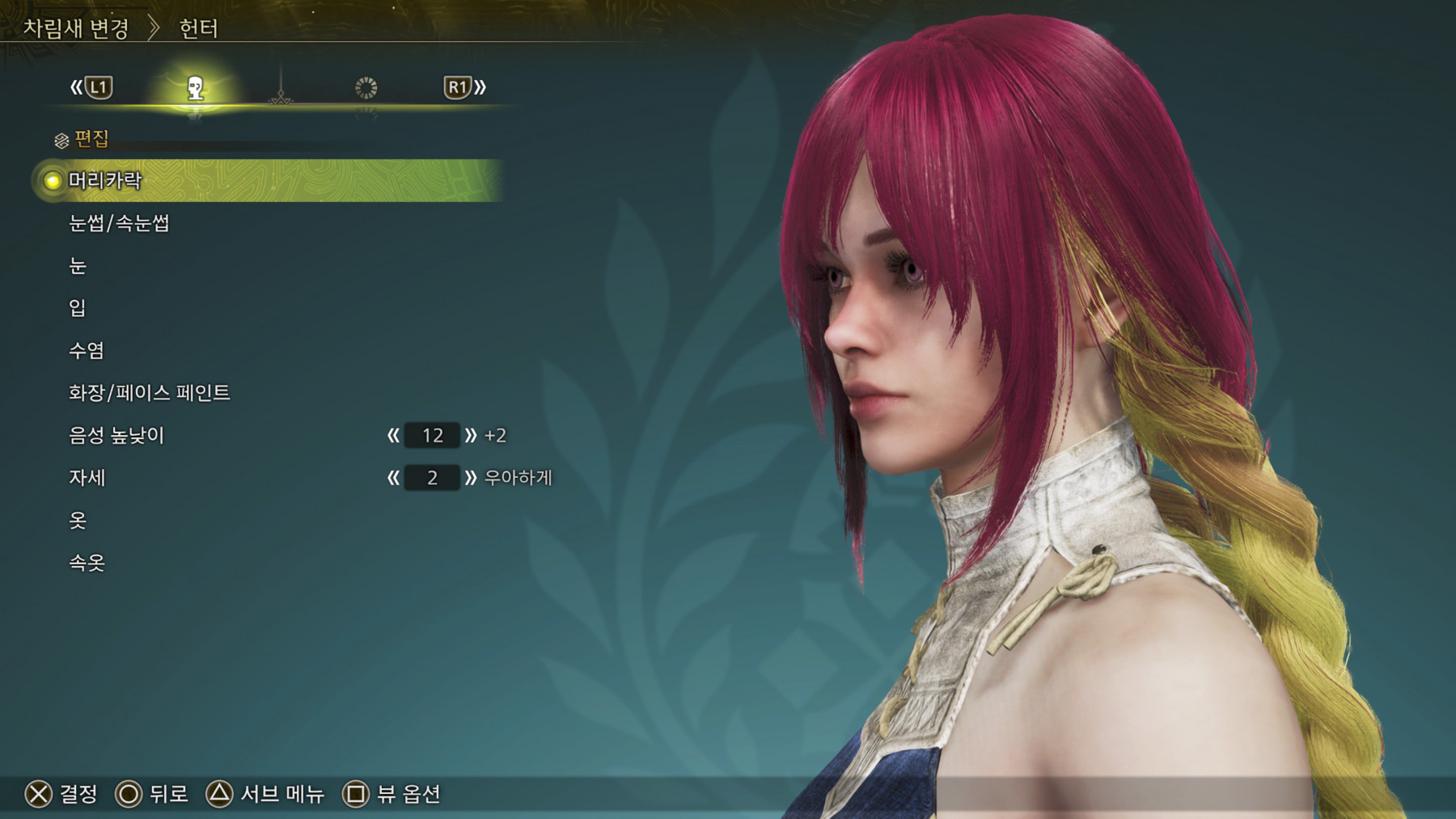
Task: Decrease the voice pitch value with left arrow
Action: [x=393, y=436]
